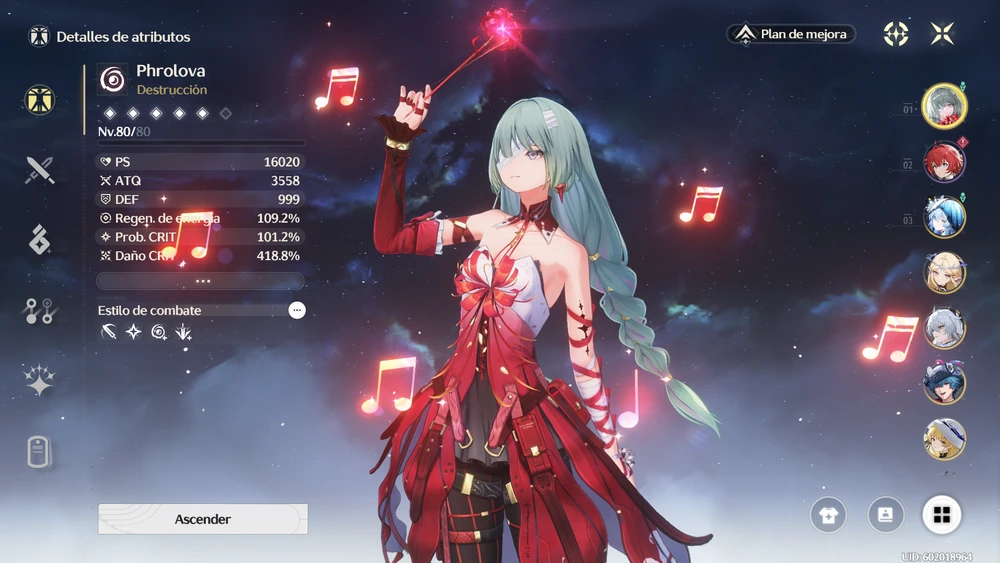Select the attributes figure tab

coord(39,99)
